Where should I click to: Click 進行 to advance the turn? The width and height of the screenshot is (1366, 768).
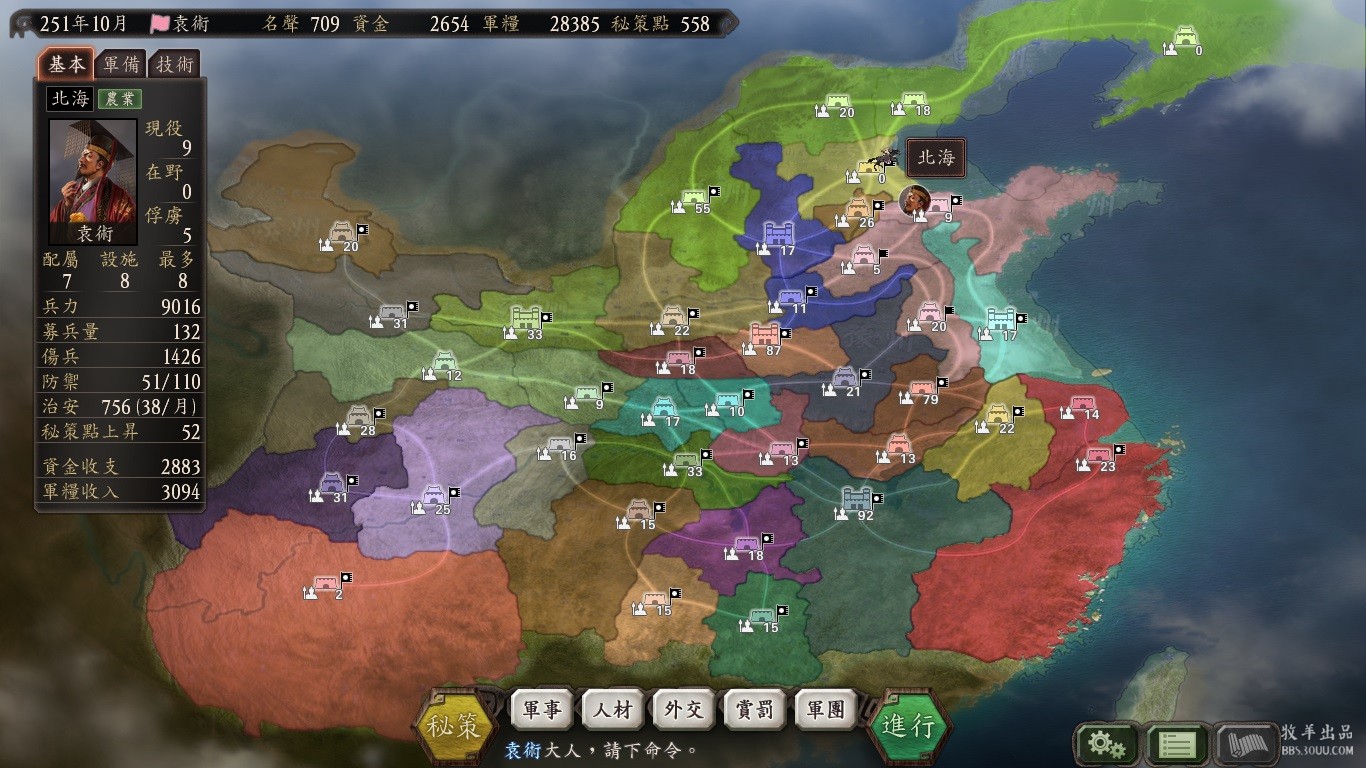tap(908, 726)
